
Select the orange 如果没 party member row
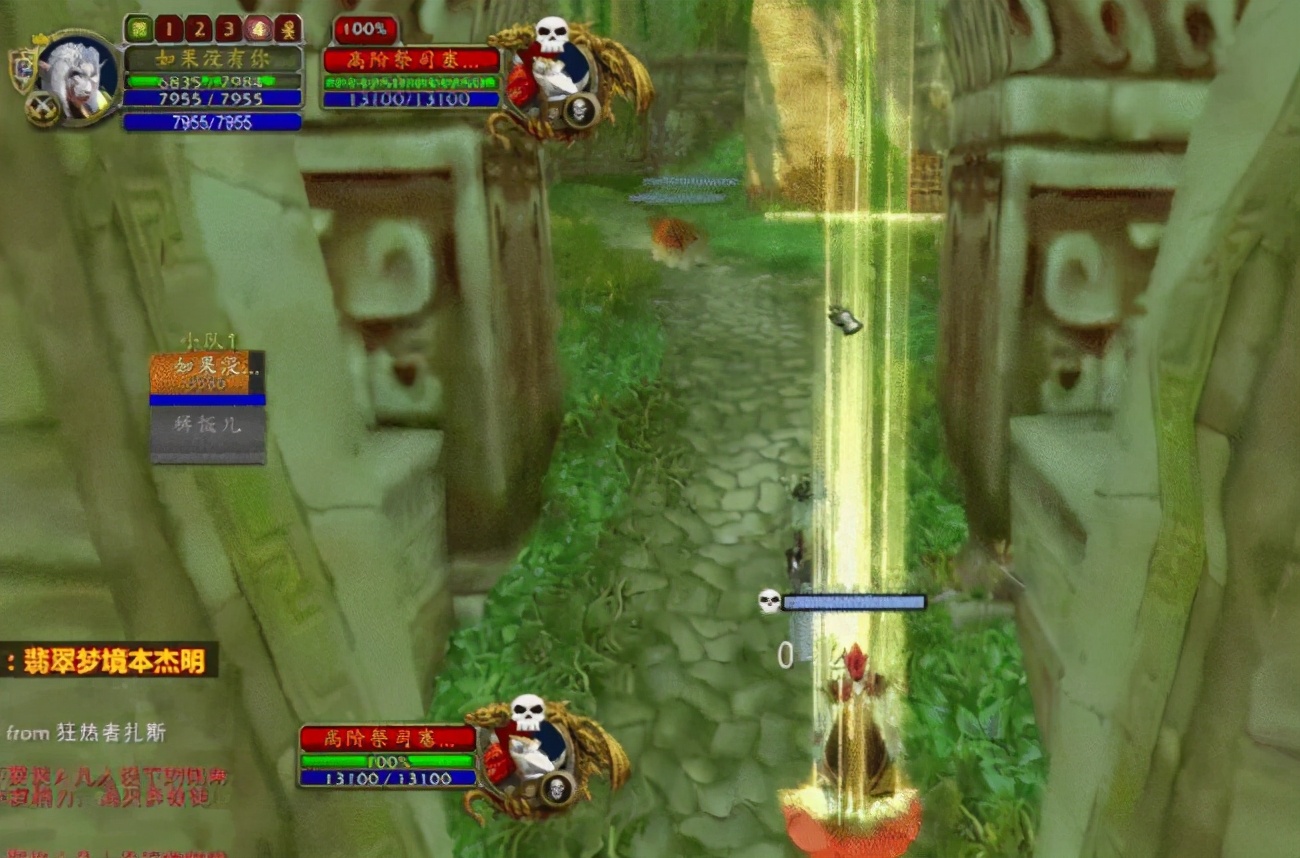coord(200,372)
